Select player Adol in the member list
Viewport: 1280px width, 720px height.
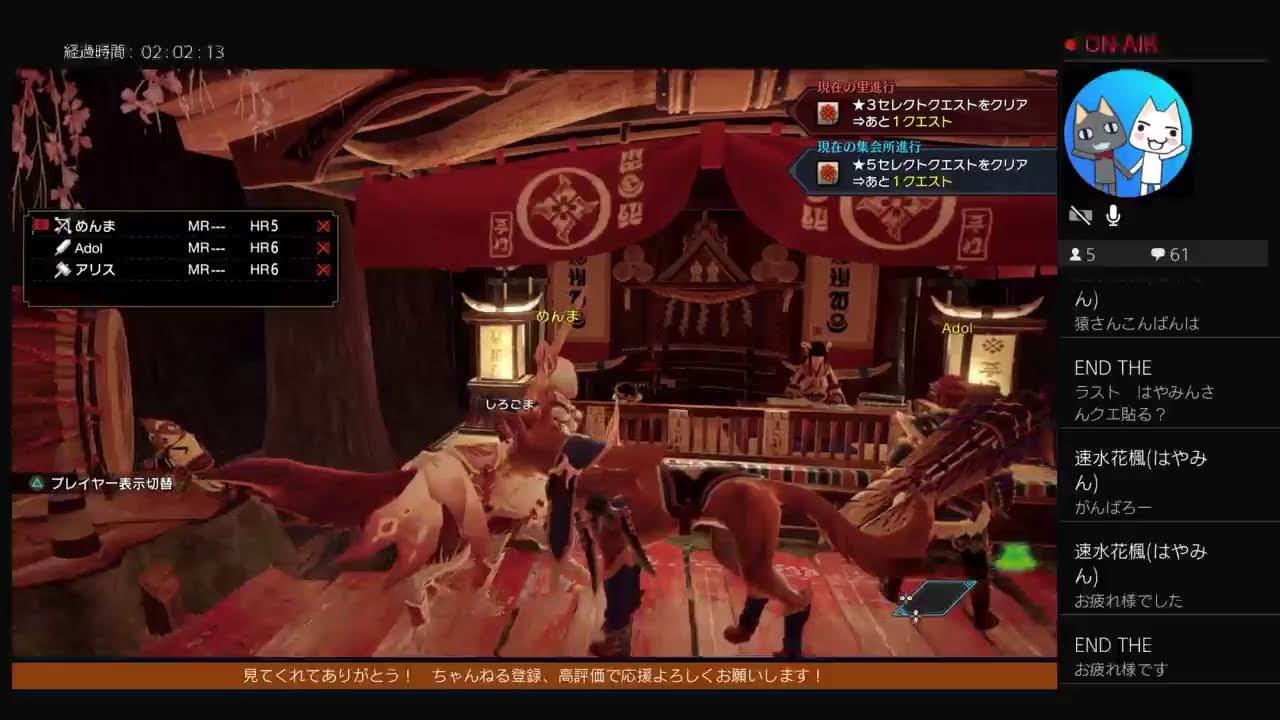pyautogui.click(x=88, y=248)
